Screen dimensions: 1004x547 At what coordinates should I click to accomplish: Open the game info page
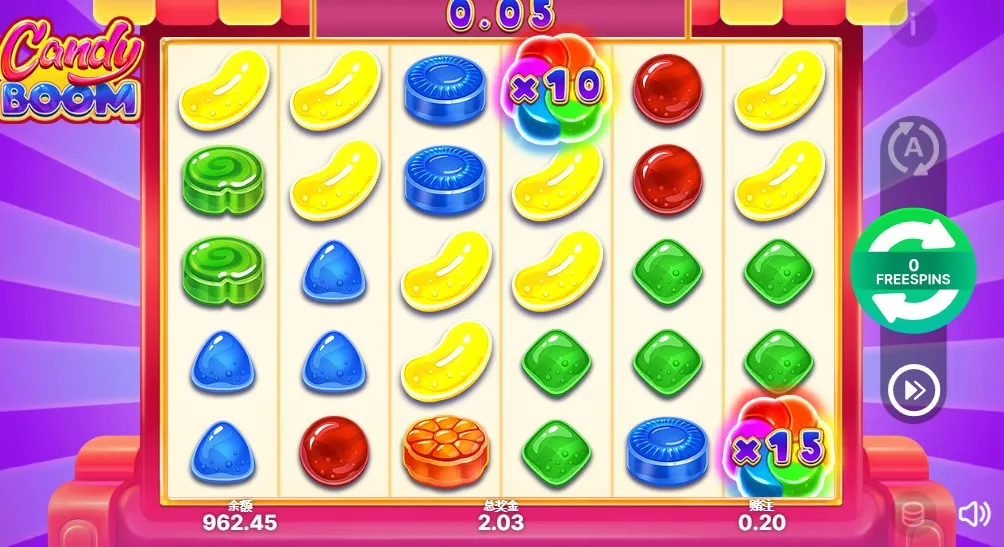coord(915,24)
